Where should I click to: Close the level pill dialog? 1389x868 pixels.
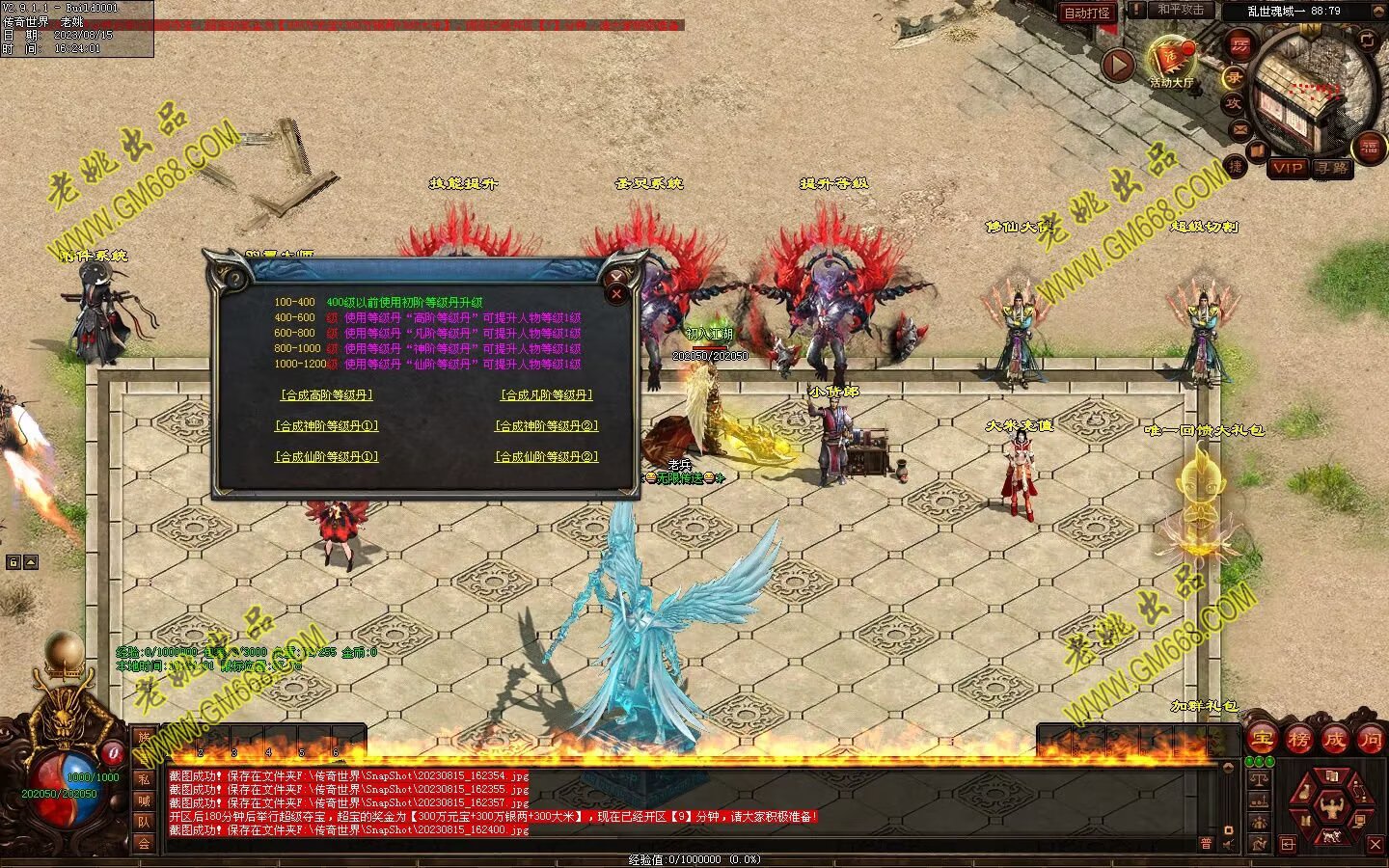[x=617, y=293]
